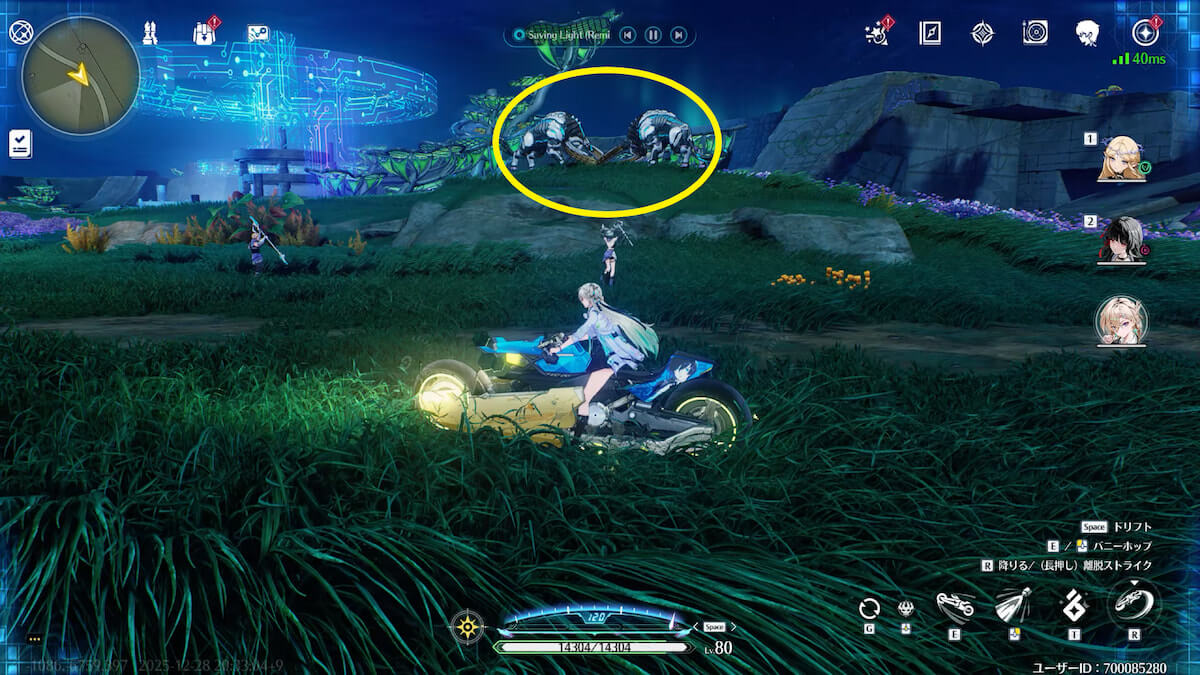Screen dimensions: 1200x675
Task: Switch to party member slot 1 portrait
Action: (1120, 158)
